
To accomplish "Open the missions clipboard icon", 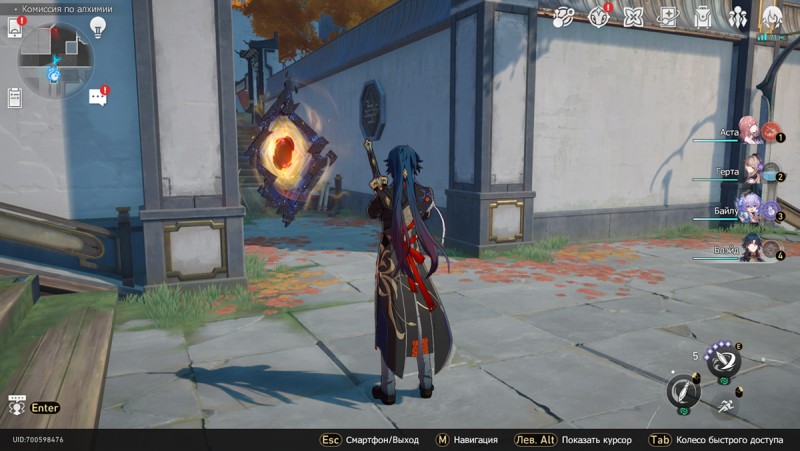I will pos(14,97).
